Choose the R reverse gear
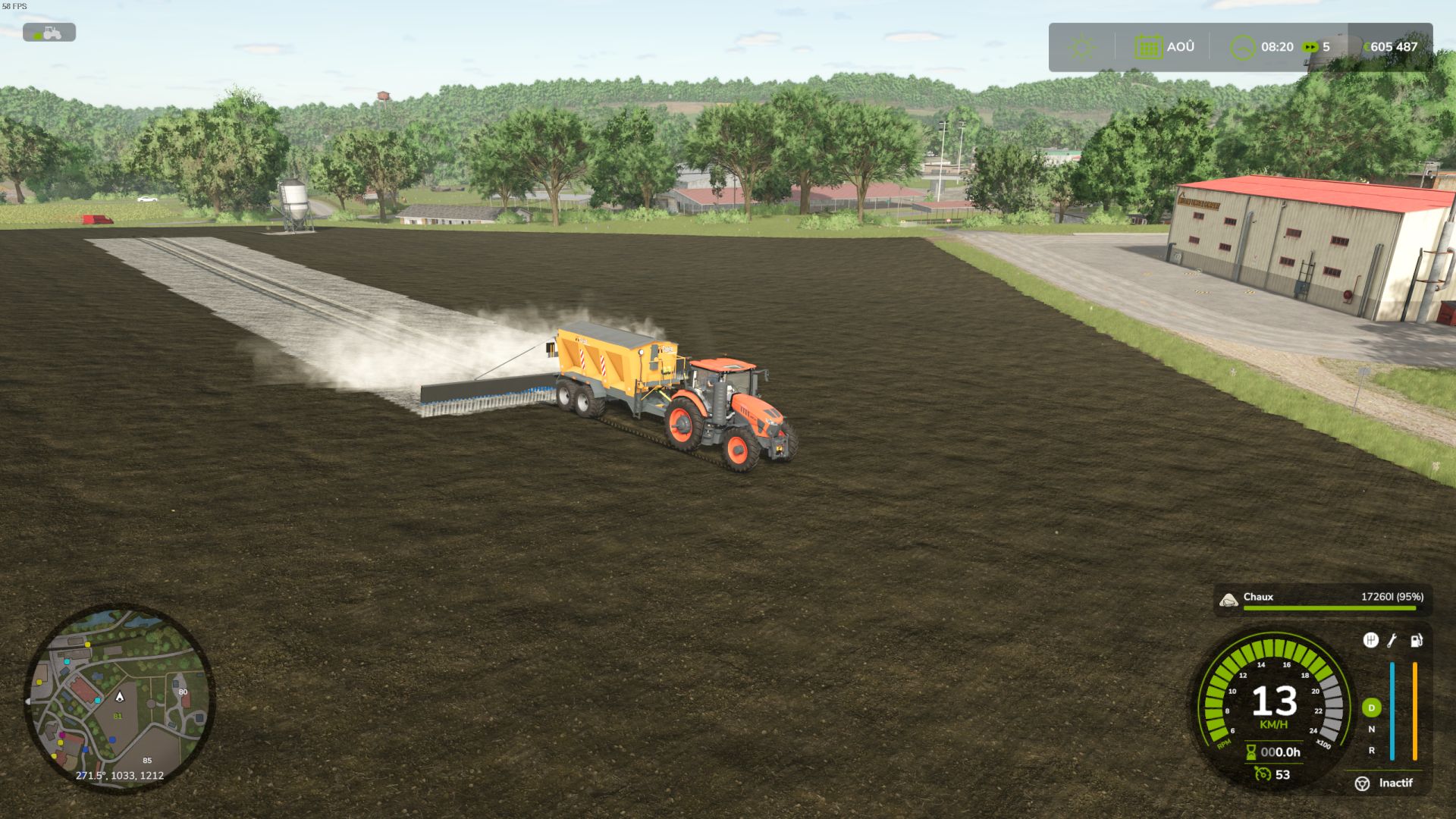 (x=1371, y=751)
